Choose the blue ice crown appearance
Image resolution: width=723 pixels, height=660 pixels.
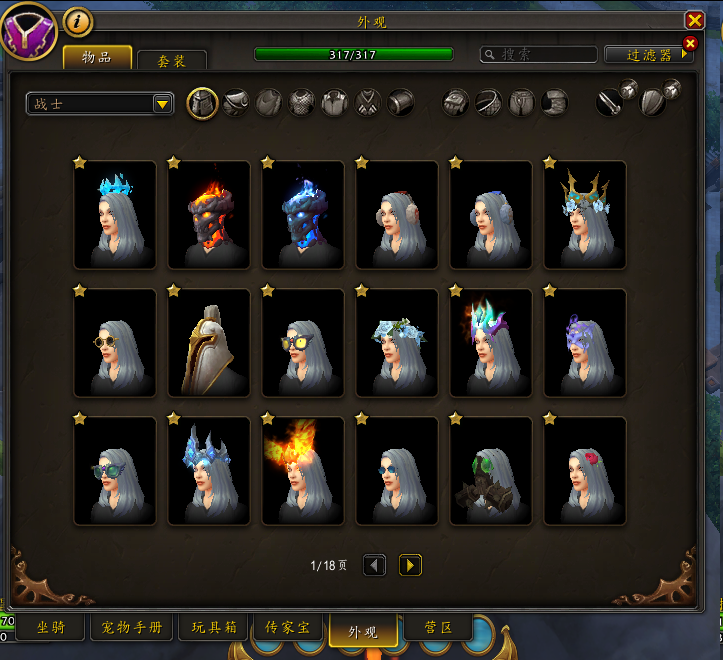[115, 214]
